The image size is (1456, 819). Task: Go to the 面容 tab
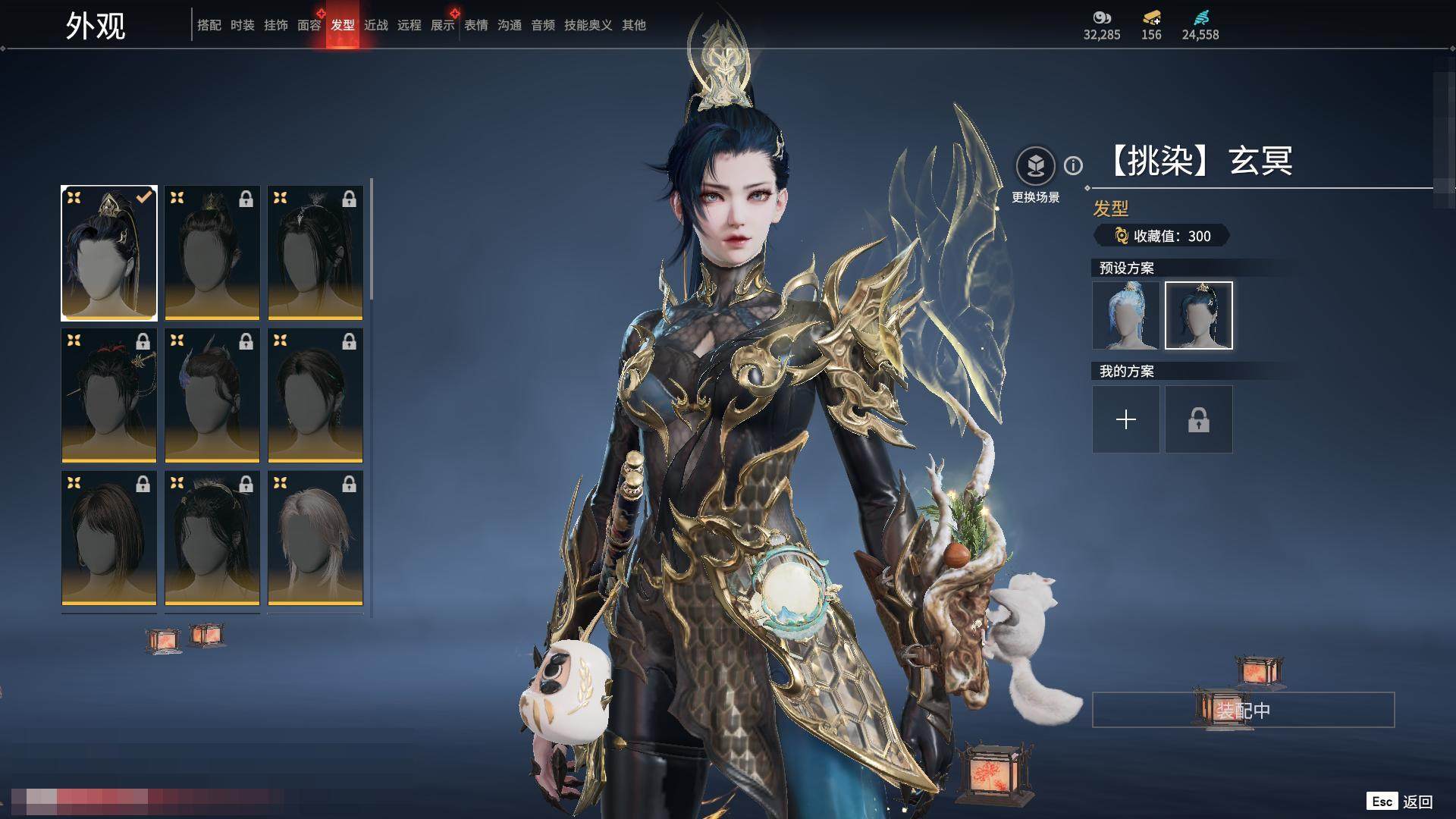[x=309, y=25]
